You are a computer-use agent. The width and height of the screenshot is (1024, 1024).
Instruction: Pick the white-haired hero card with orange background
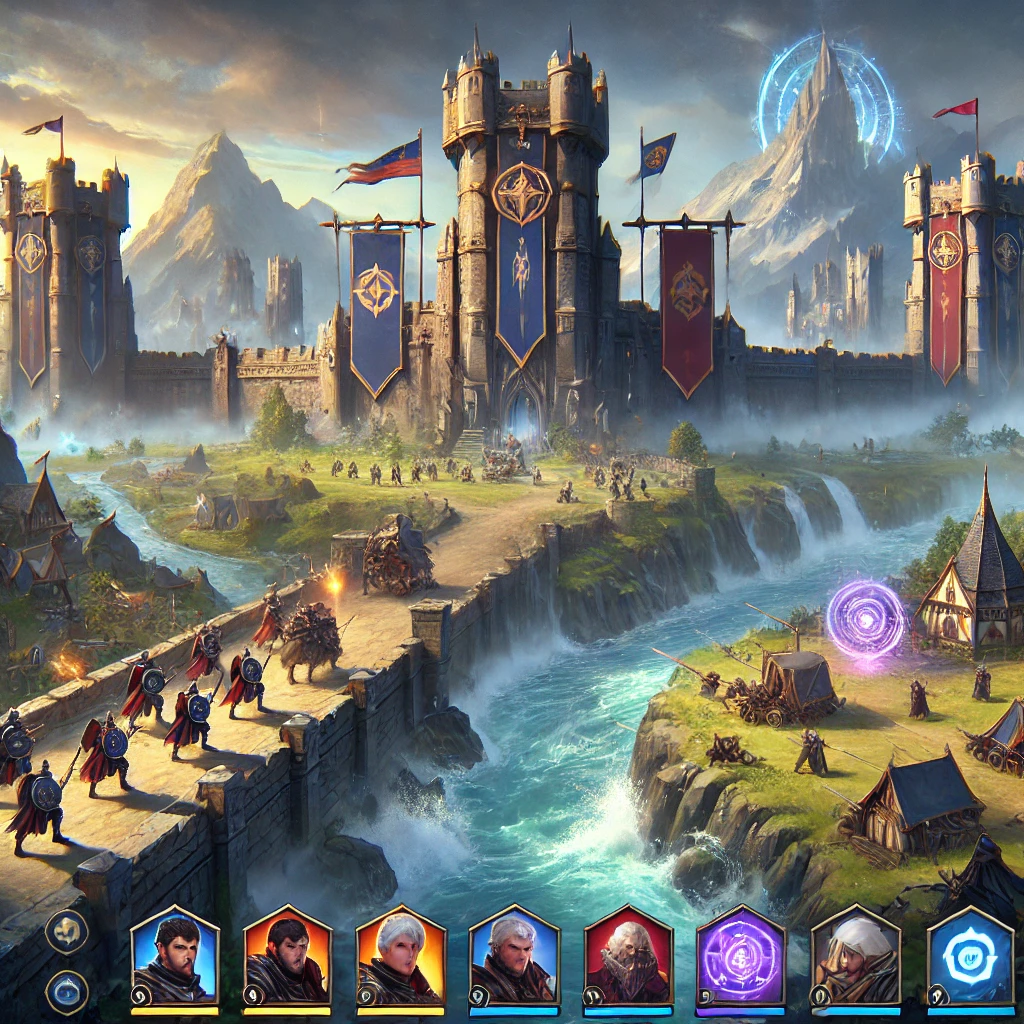[401, 957]
